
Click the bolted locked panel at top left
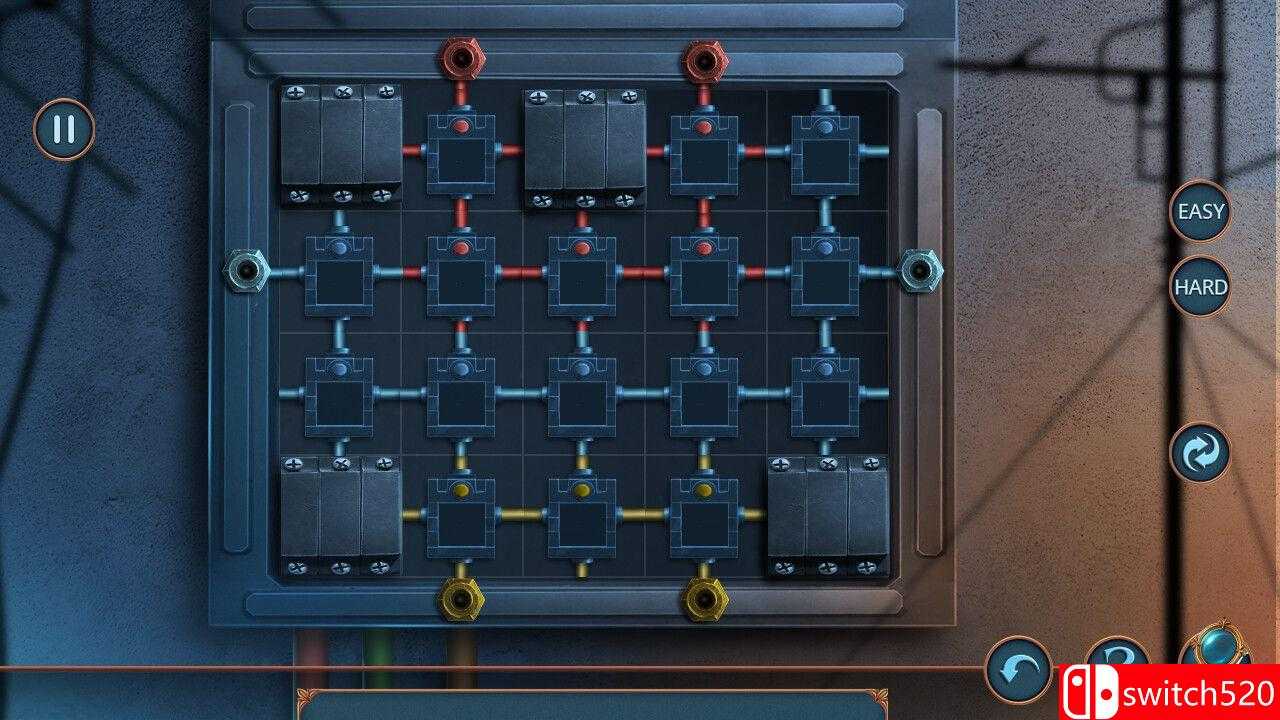pos(340,140)
